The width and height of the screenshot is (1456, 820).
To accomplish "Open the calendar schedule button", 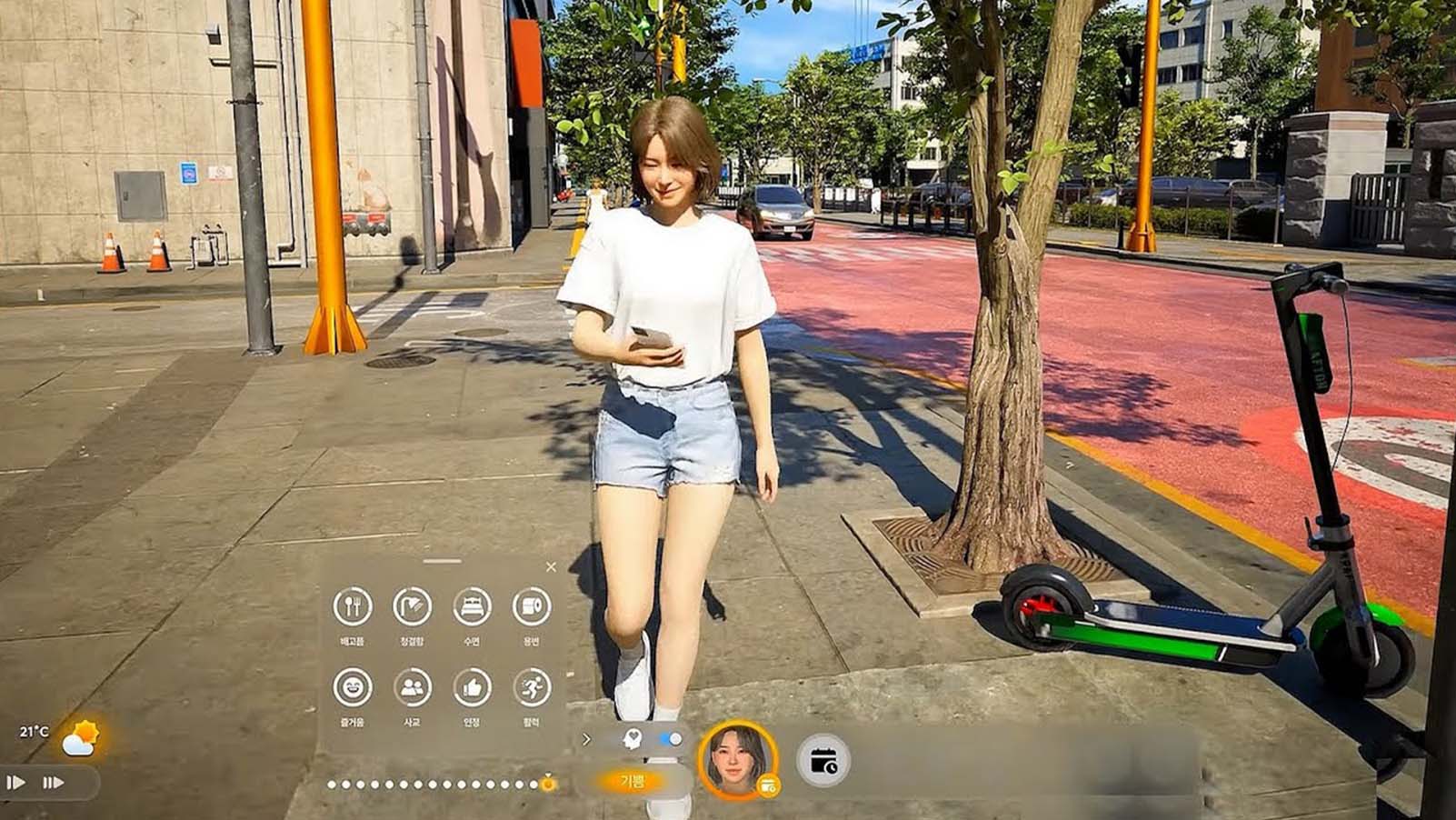I will 823,761.
